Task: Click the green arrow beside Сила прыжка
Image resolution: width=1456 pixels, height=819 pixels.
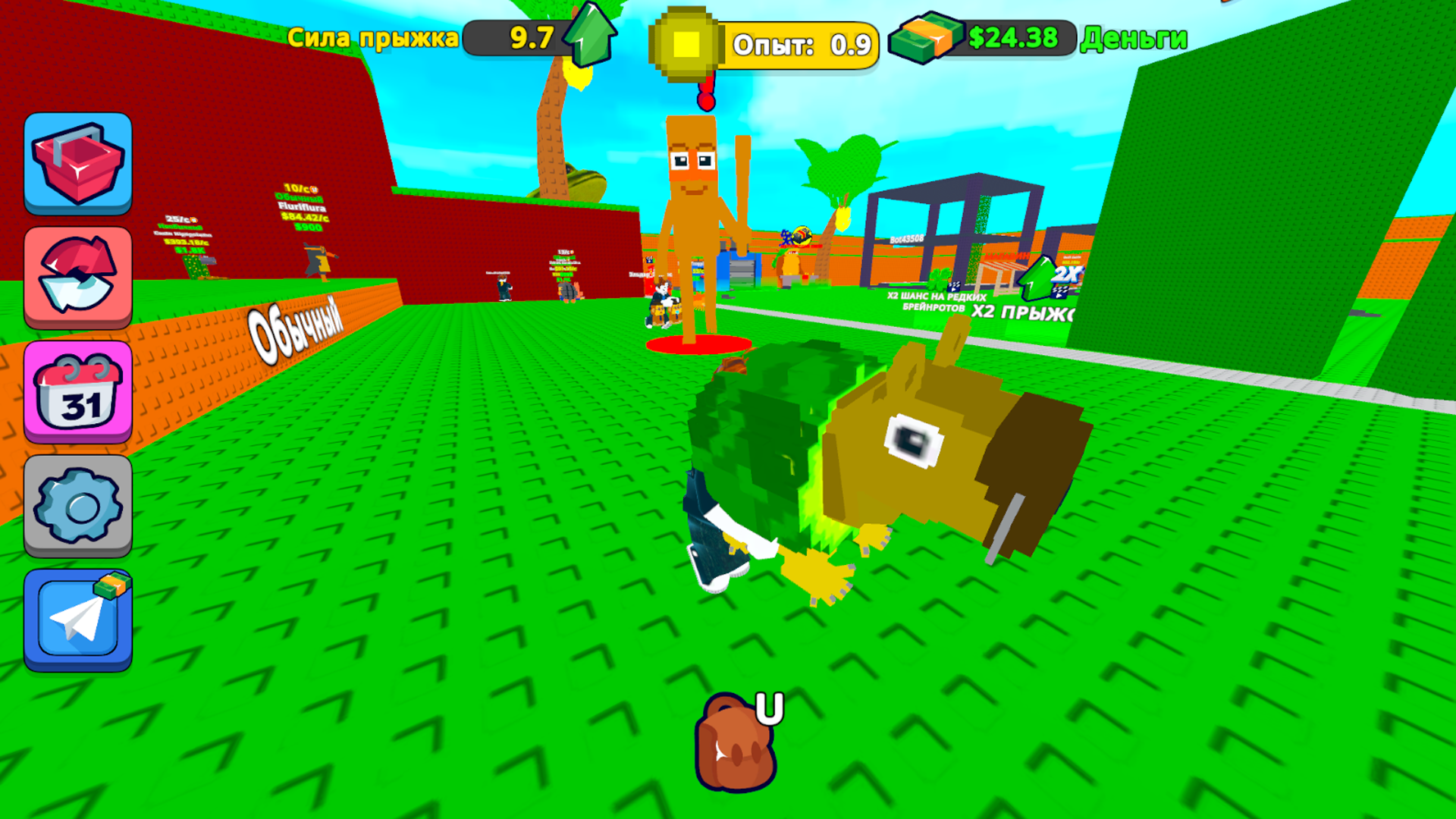Action: (590, 34)
